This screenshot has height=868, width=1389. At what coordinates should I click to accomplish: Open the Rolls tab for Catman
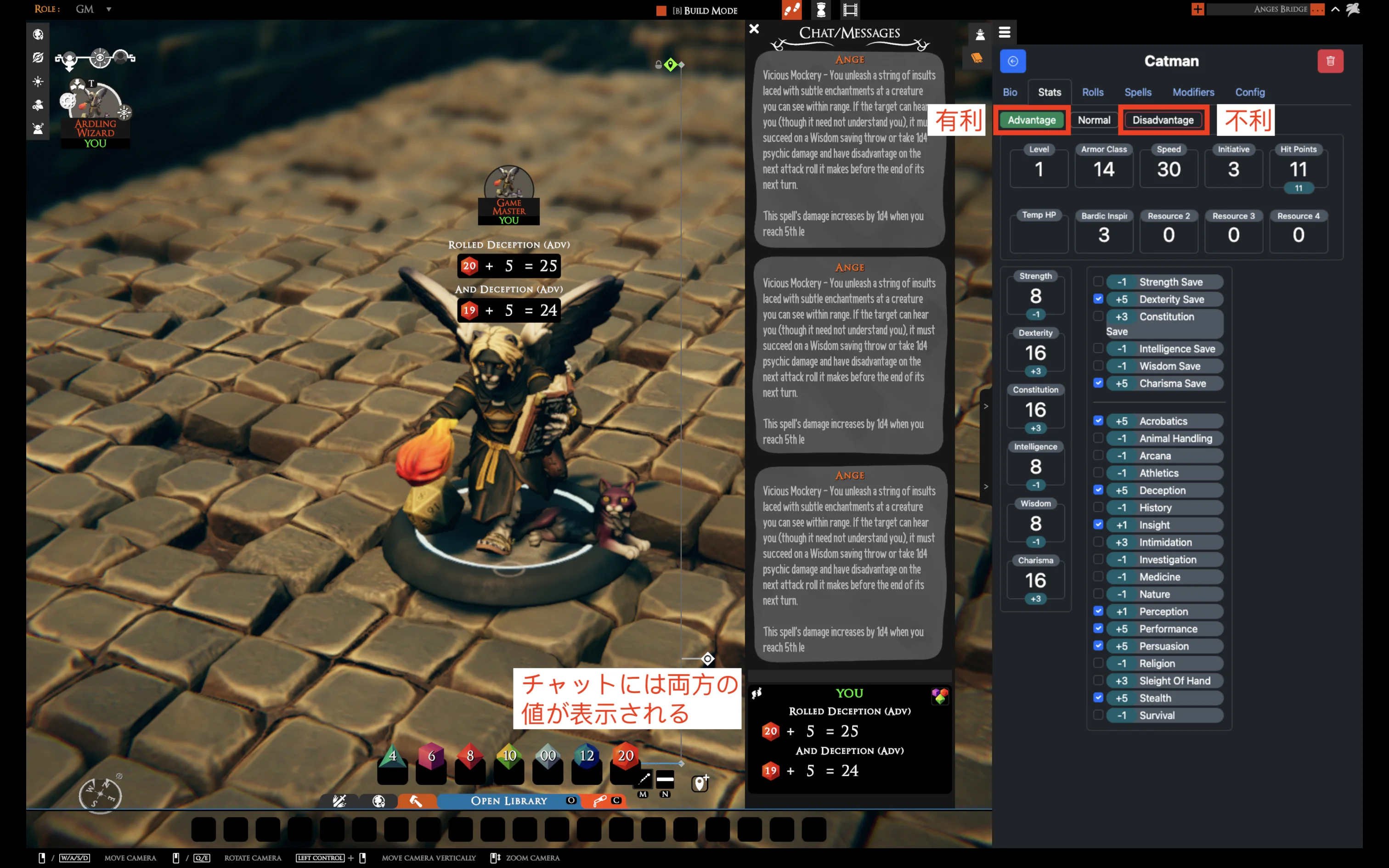pyautogui.click(x=1092, y=92)
